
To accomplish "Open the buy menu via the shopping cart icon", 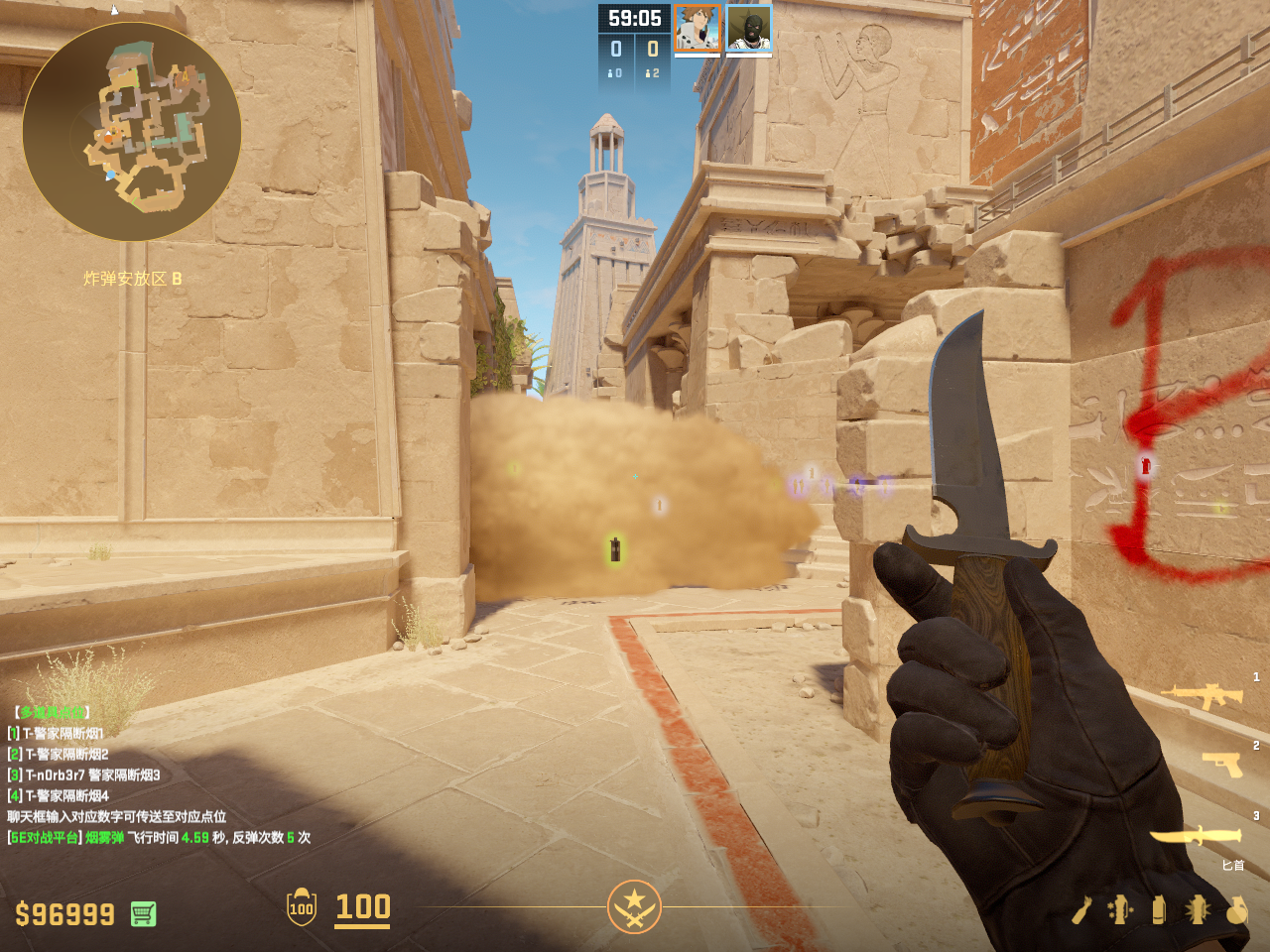I will [143, 913].
